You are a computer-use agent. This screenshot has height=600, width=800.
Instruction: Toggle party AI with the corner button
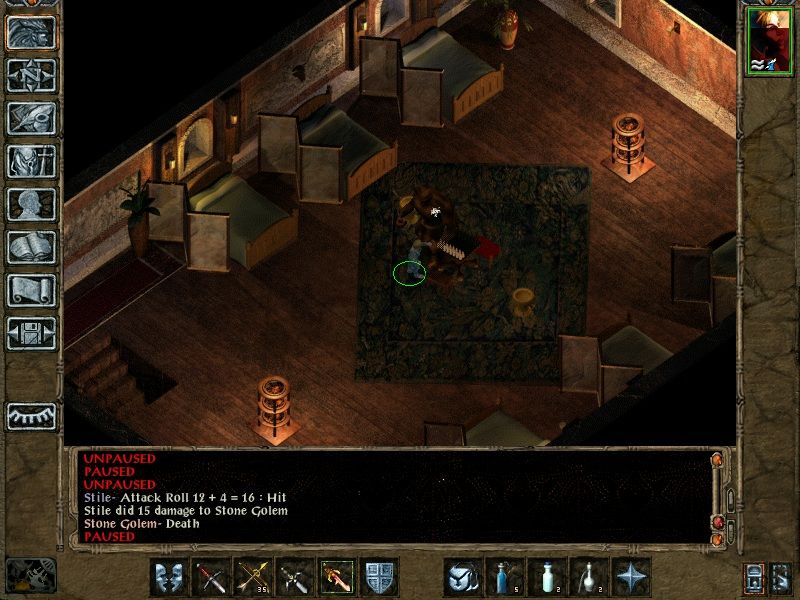point(782,577)
